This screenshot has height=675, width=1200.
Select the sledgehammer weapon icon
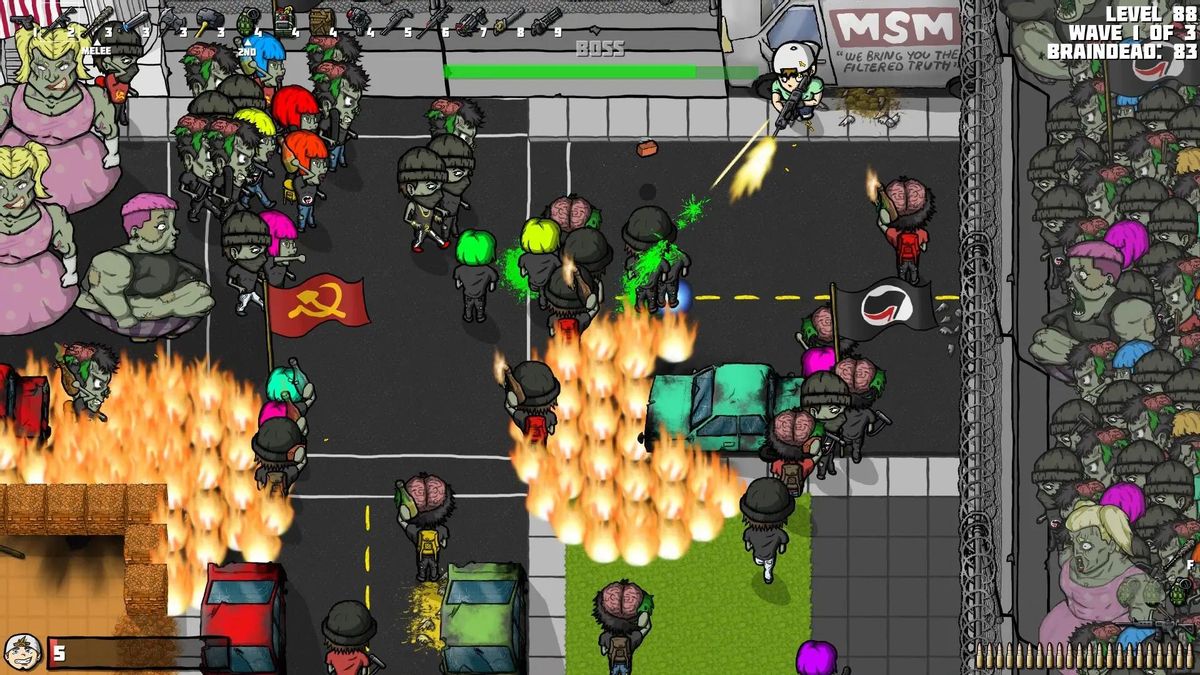point(209,18)
